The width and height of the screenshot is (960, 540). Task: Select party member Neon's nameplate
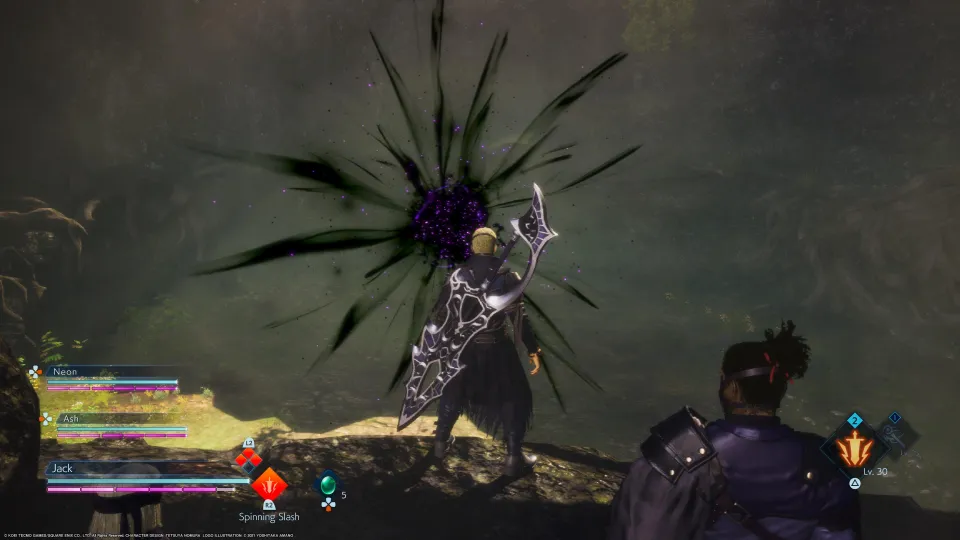coord(111,371)
